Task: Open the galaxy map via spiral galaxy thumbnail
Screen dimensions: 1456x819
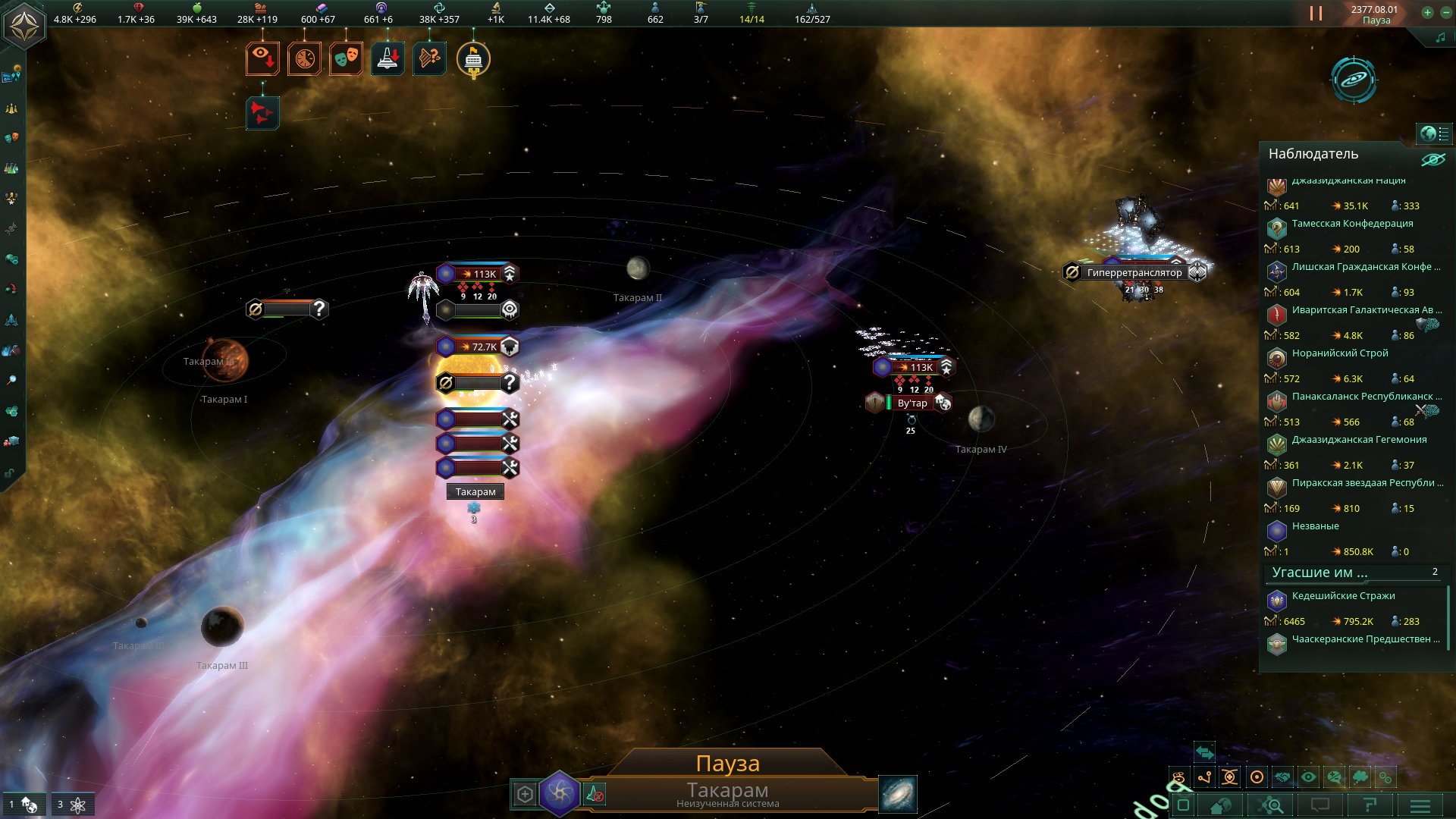Action: [898, 794]
